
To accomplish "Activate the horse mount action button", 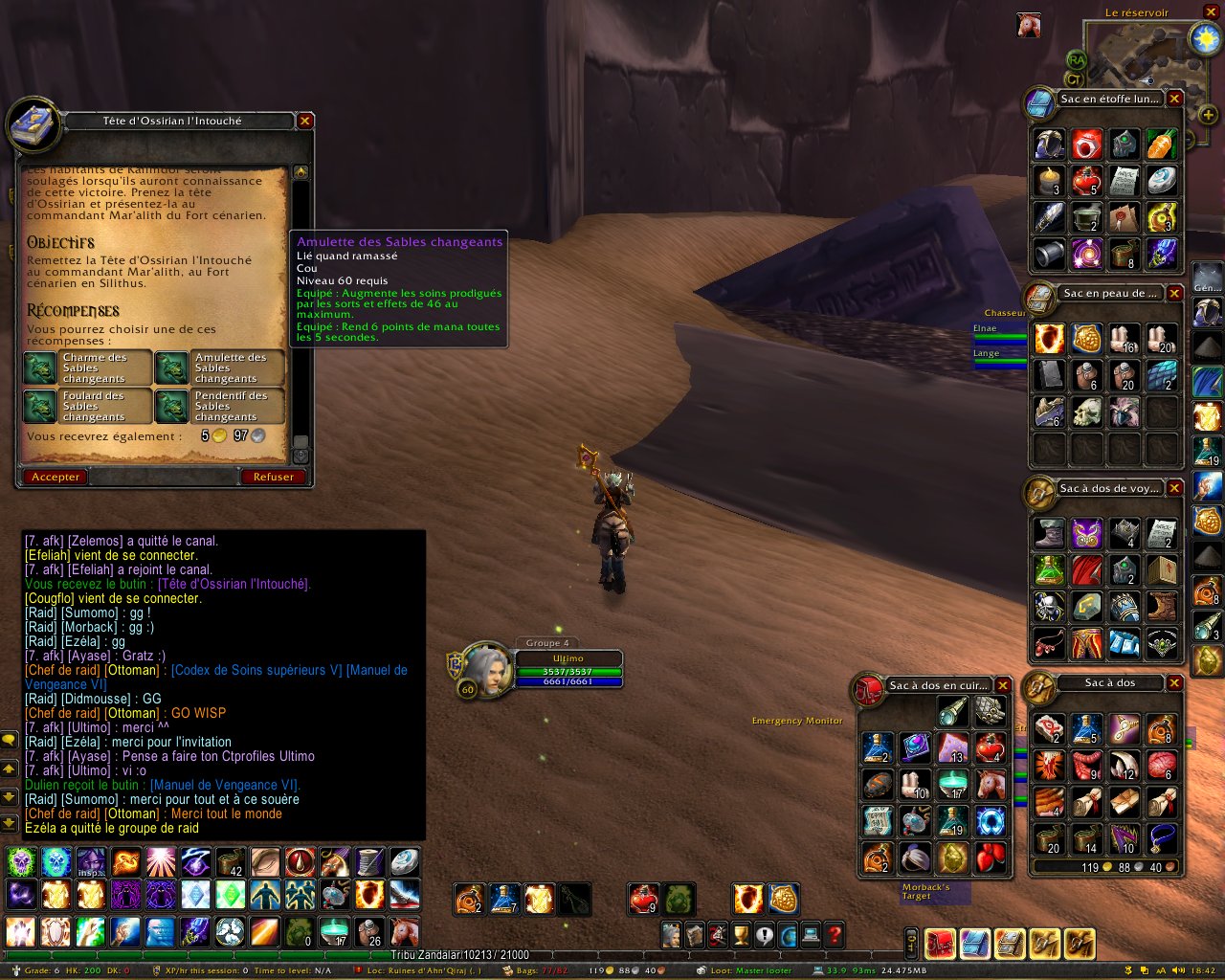I will [x=403, y=931].
